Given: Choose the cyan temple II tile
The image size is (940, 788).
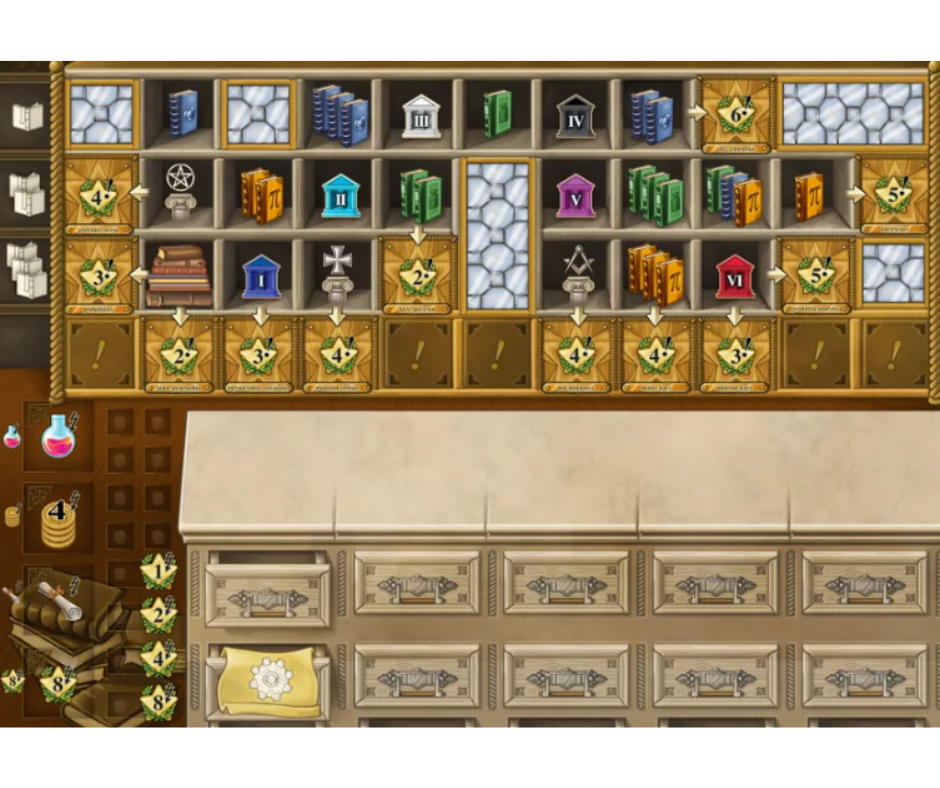Looking at the screenshot, I should click(341, 195).
